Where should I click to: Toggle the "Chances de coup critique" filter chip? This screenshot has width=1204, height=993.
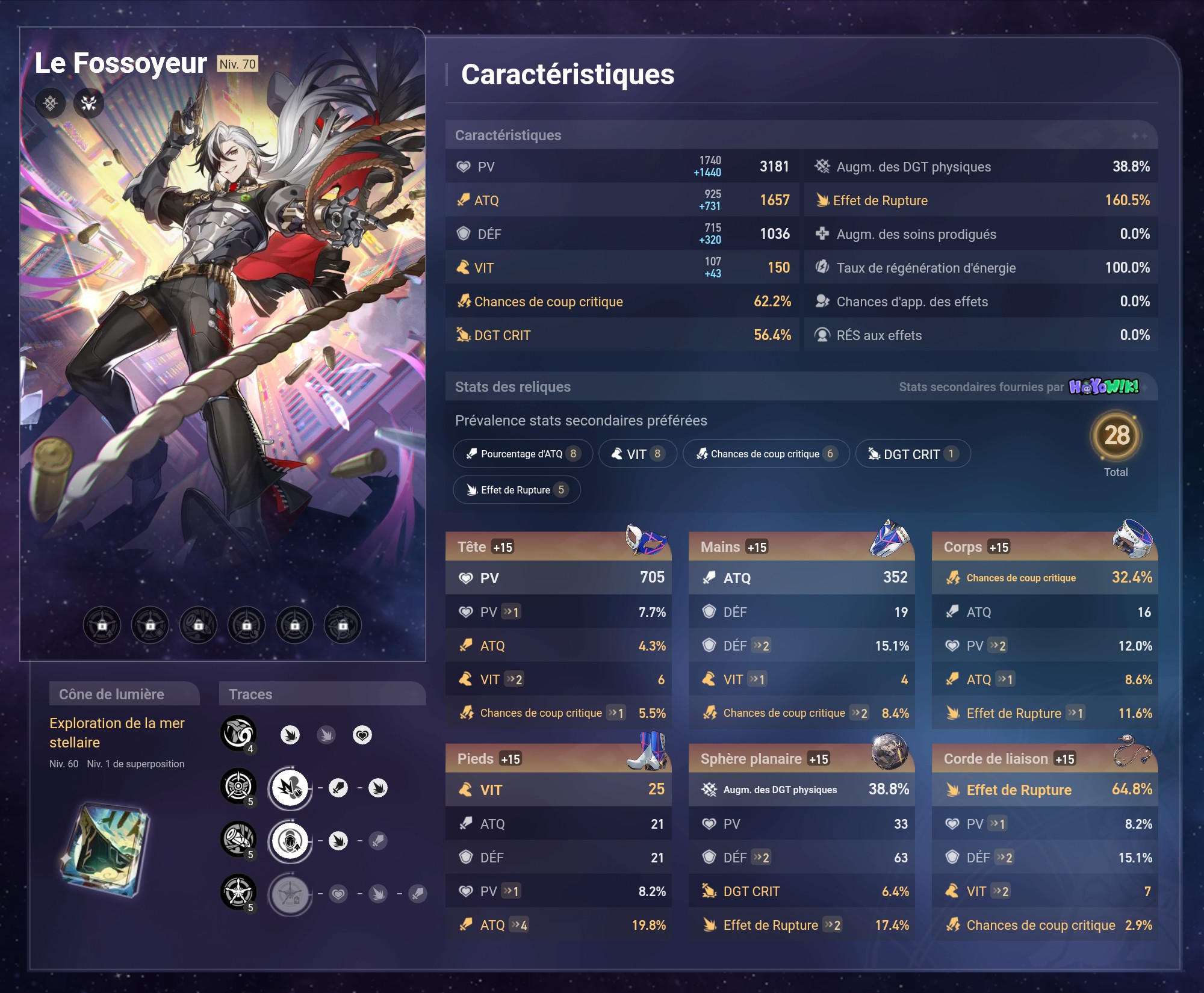[766, 454]
